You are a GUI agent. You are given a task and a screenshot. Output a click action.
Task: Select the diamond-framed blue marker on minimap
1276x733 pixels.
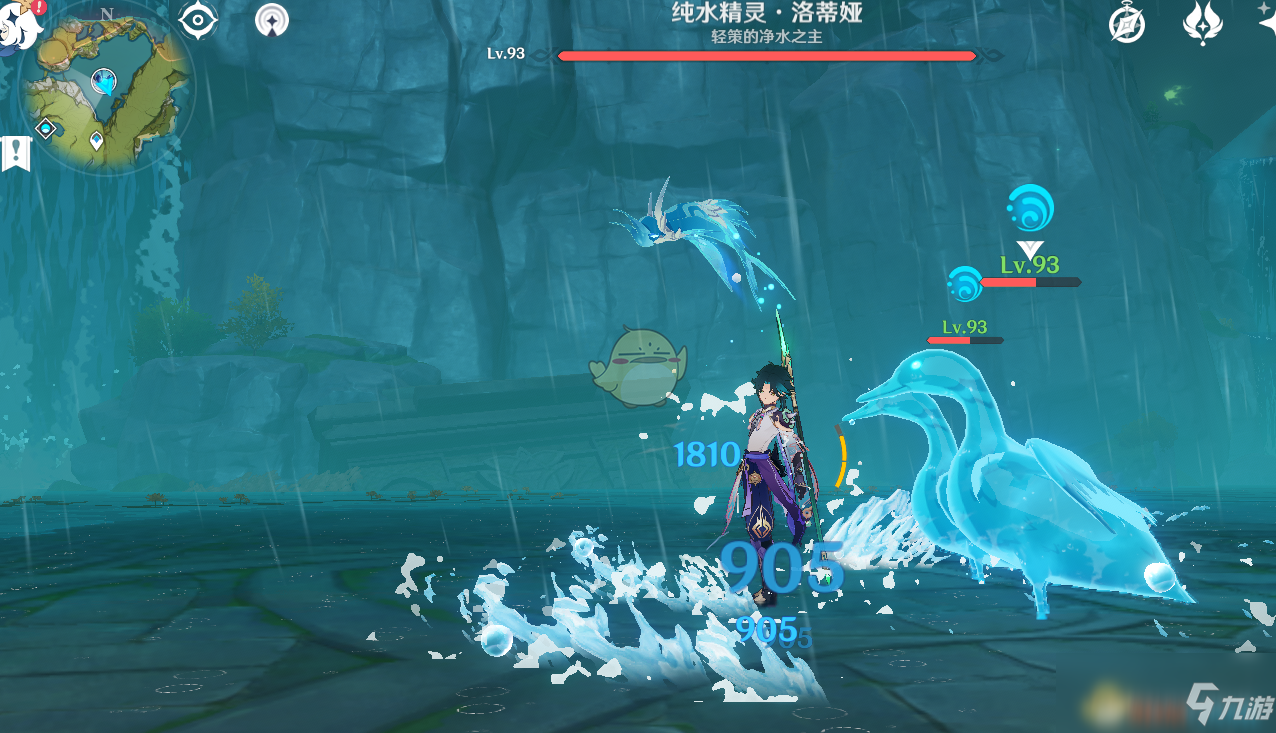pyautogui.click(x=46, y=128)
